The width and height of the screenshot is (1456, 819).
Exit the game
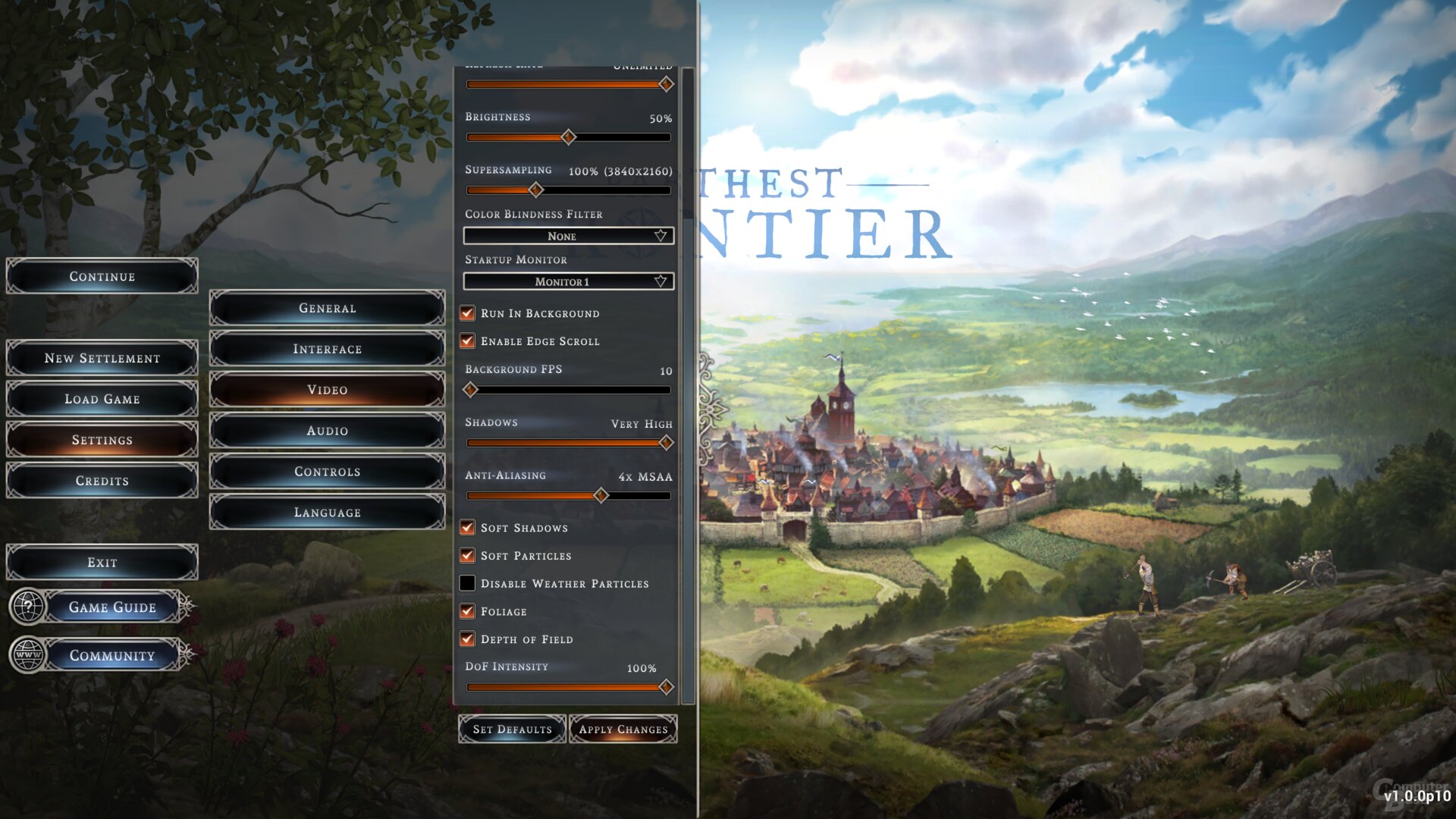[102, 563]
